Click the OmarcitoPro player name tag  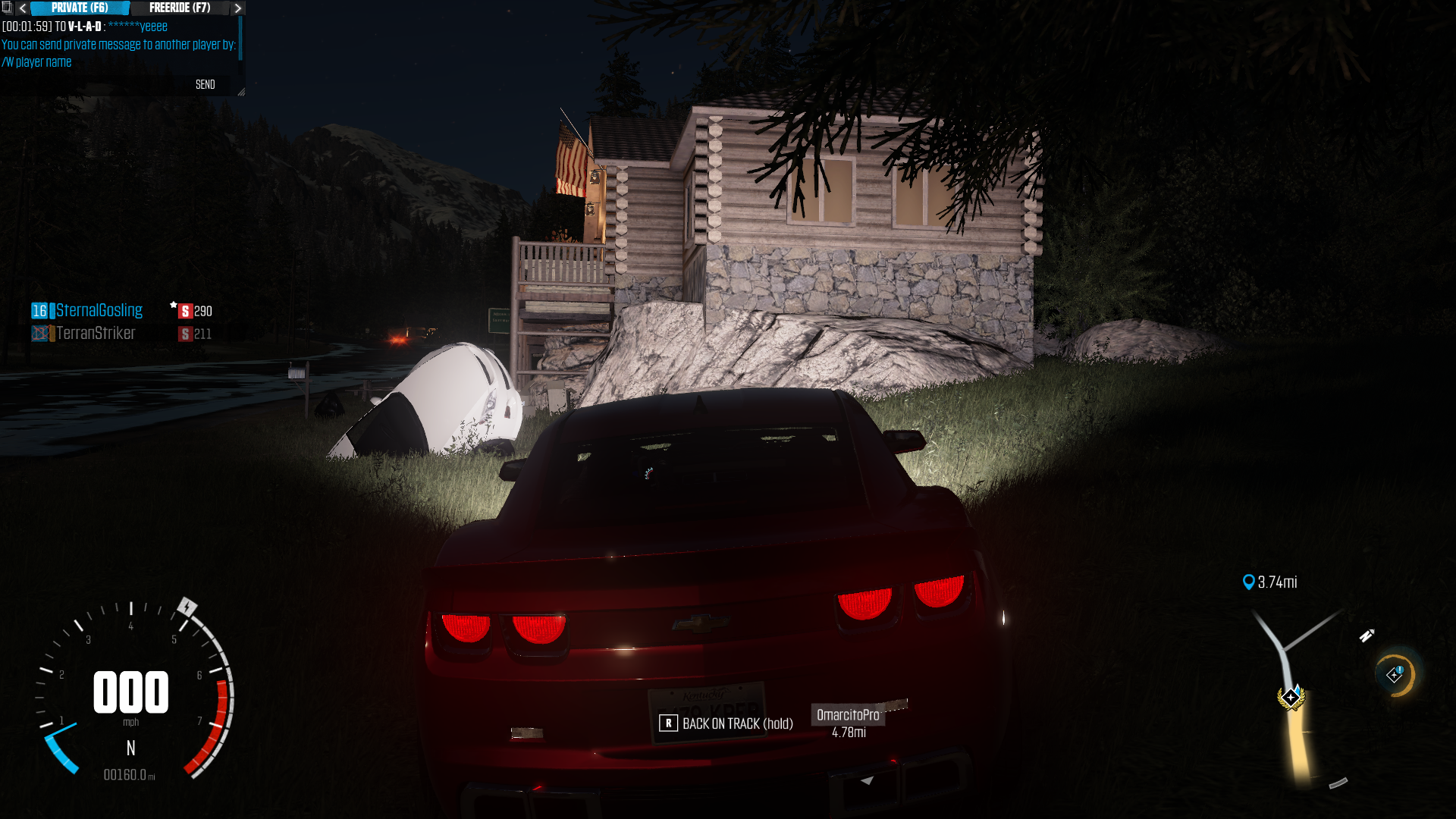[x=848, y=715]
